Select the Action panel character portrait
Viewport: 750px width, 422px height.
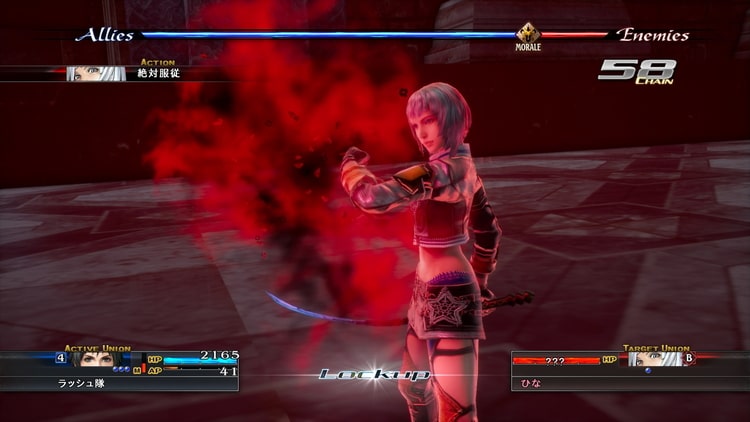(96, 74)
